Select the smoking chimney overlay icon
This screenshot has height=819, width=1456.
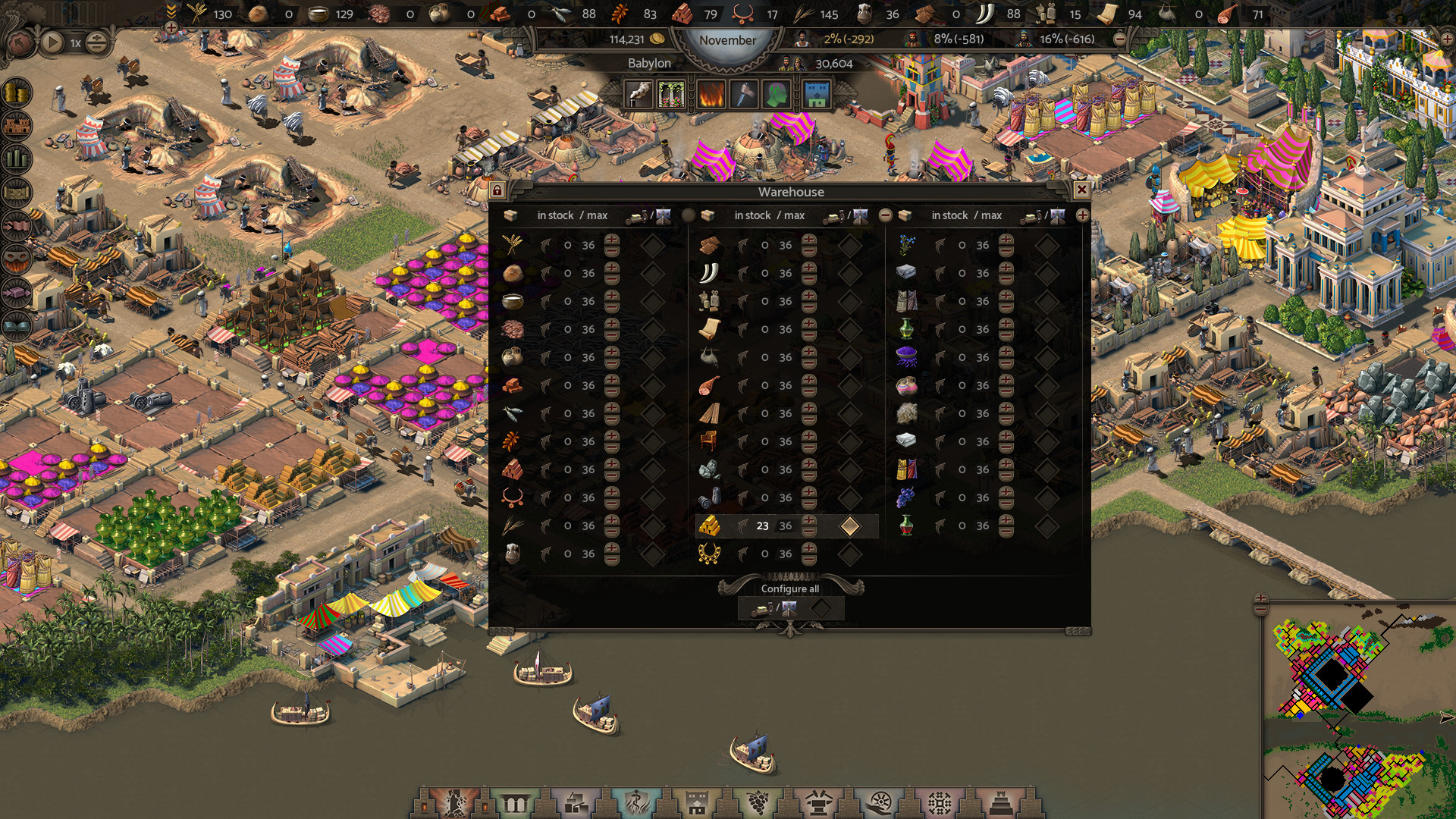coord(639,94)
